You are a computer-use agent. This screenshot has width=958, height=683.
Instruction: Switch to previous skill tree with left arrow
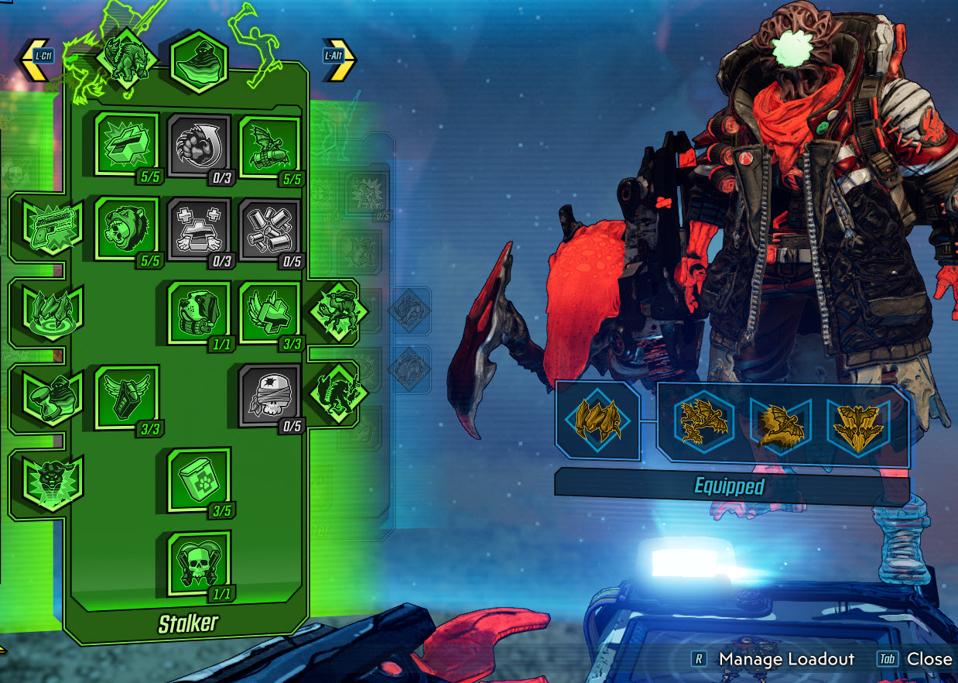click(37, 60)
